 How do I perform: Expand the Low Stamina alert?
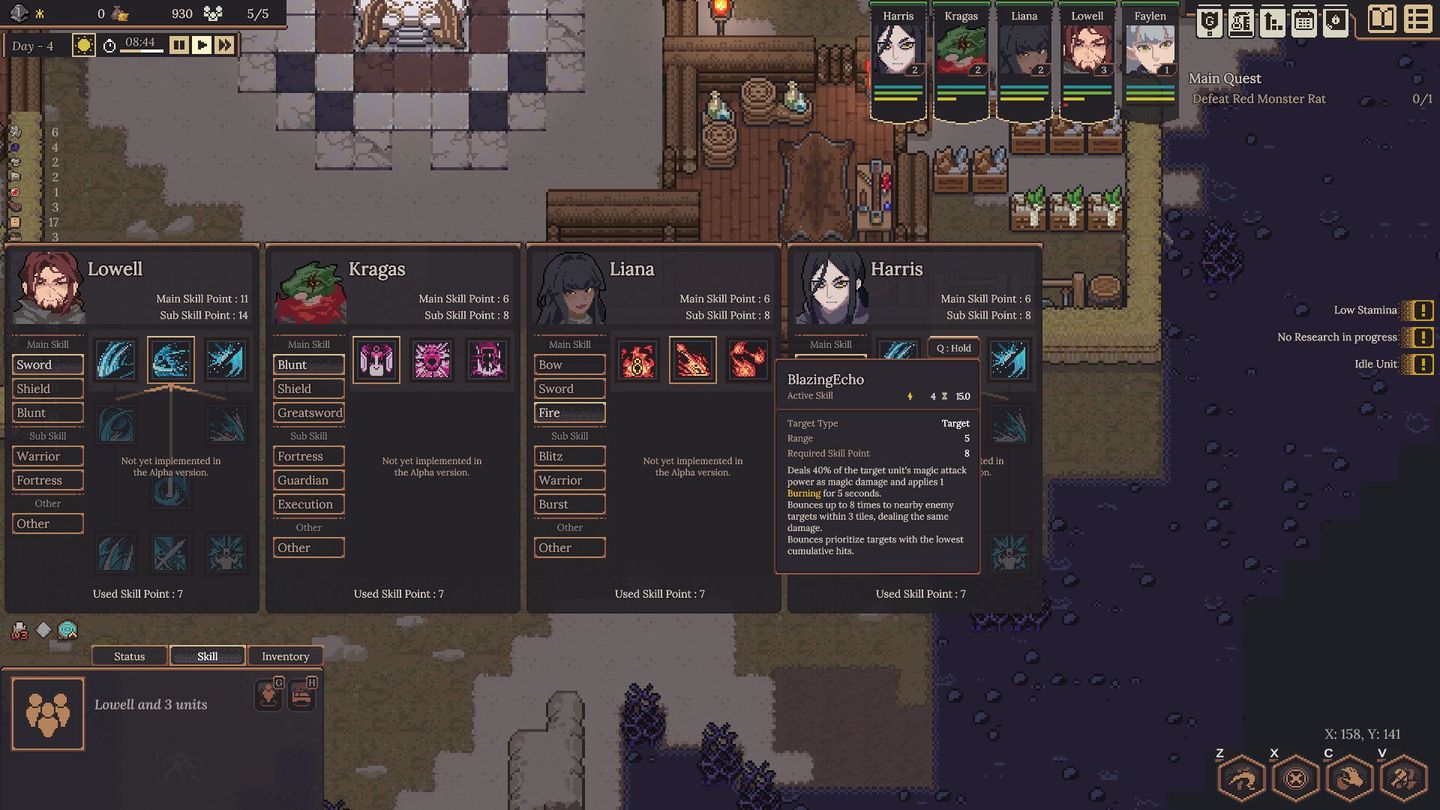[x=1422, y=310]
